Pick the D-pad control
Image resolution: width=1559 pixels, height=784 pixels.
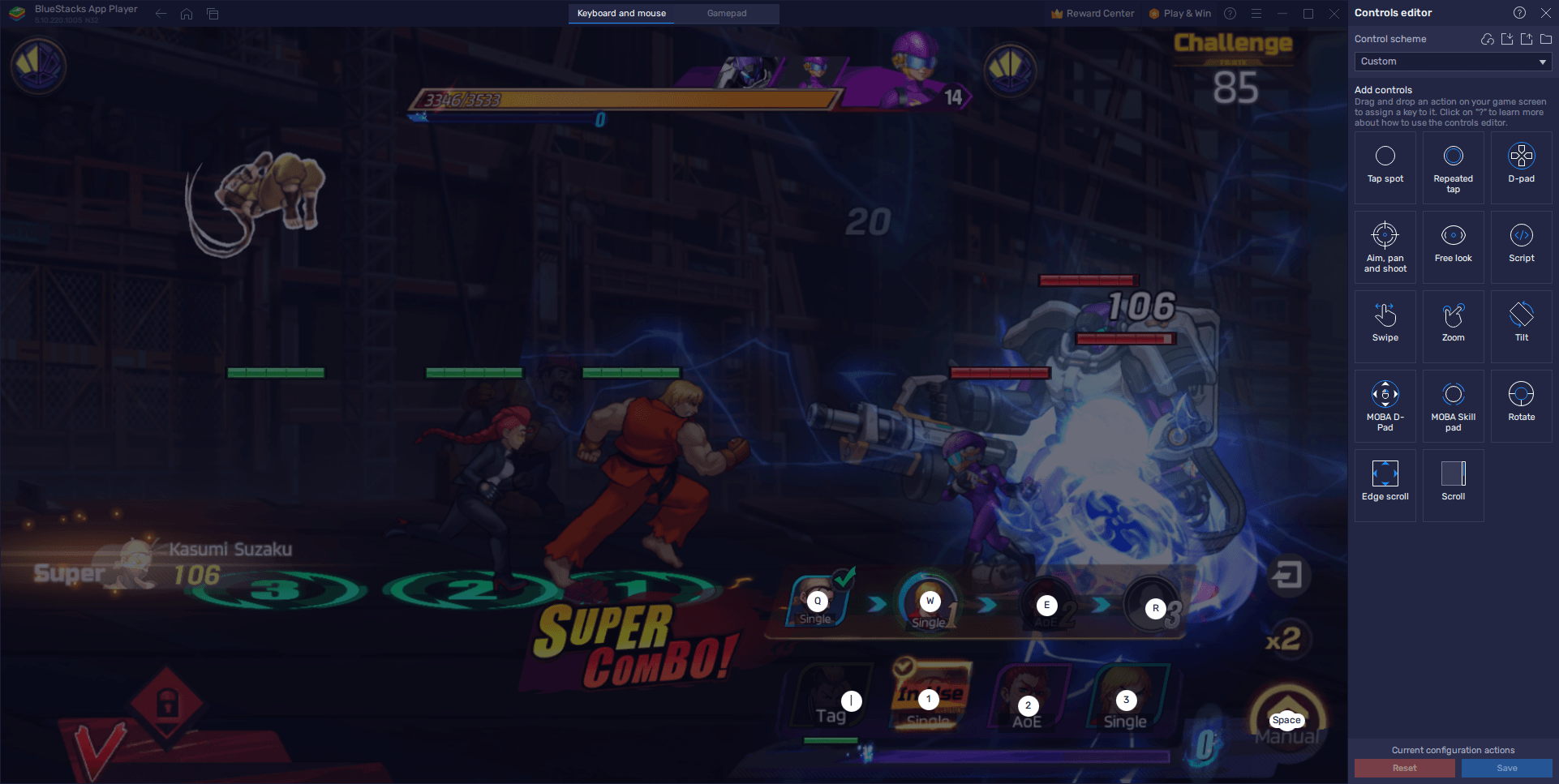[1521, 165]
